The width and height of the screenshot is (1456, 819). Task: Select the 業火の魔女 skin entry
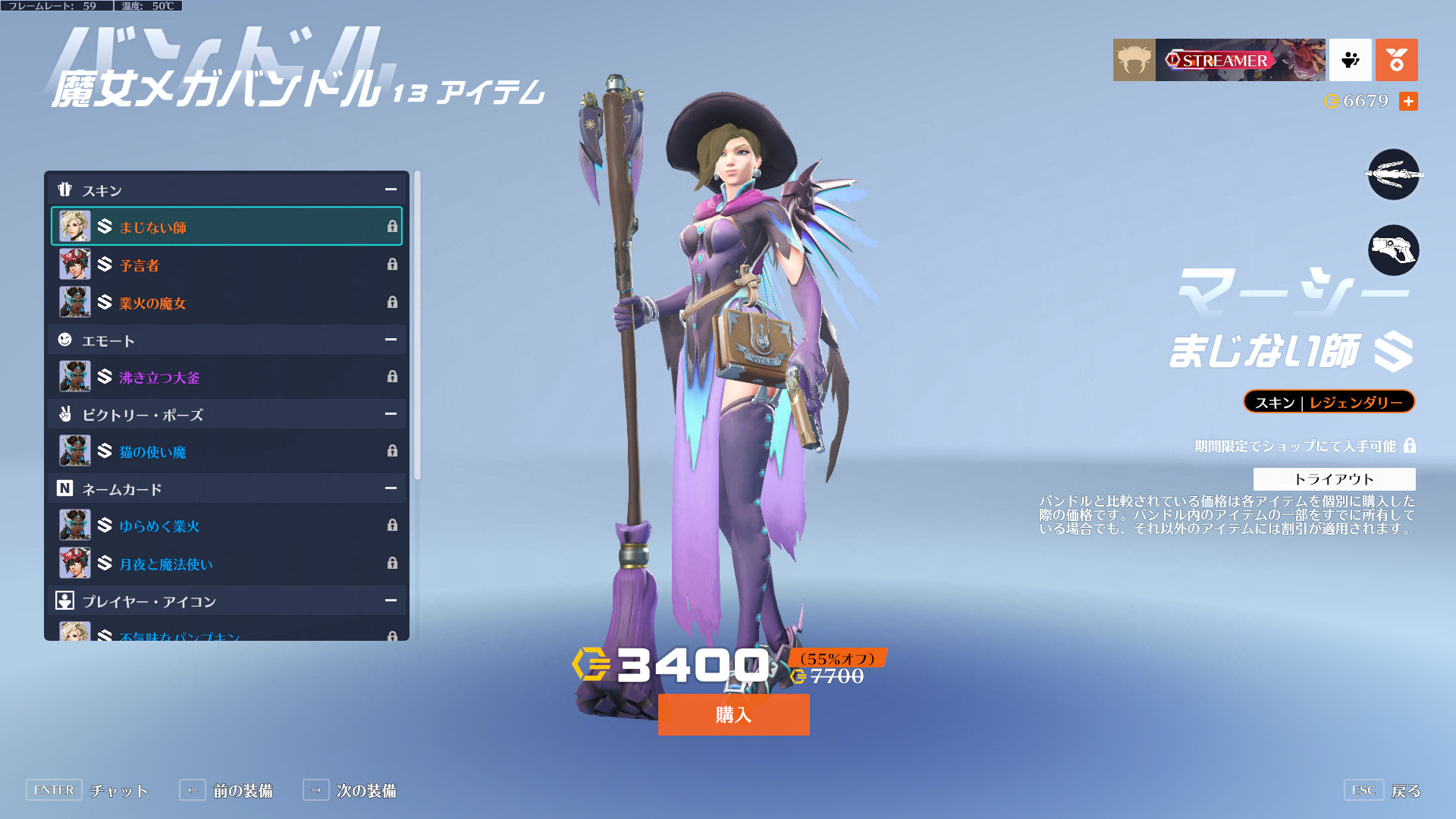click(x=226, y=303)
